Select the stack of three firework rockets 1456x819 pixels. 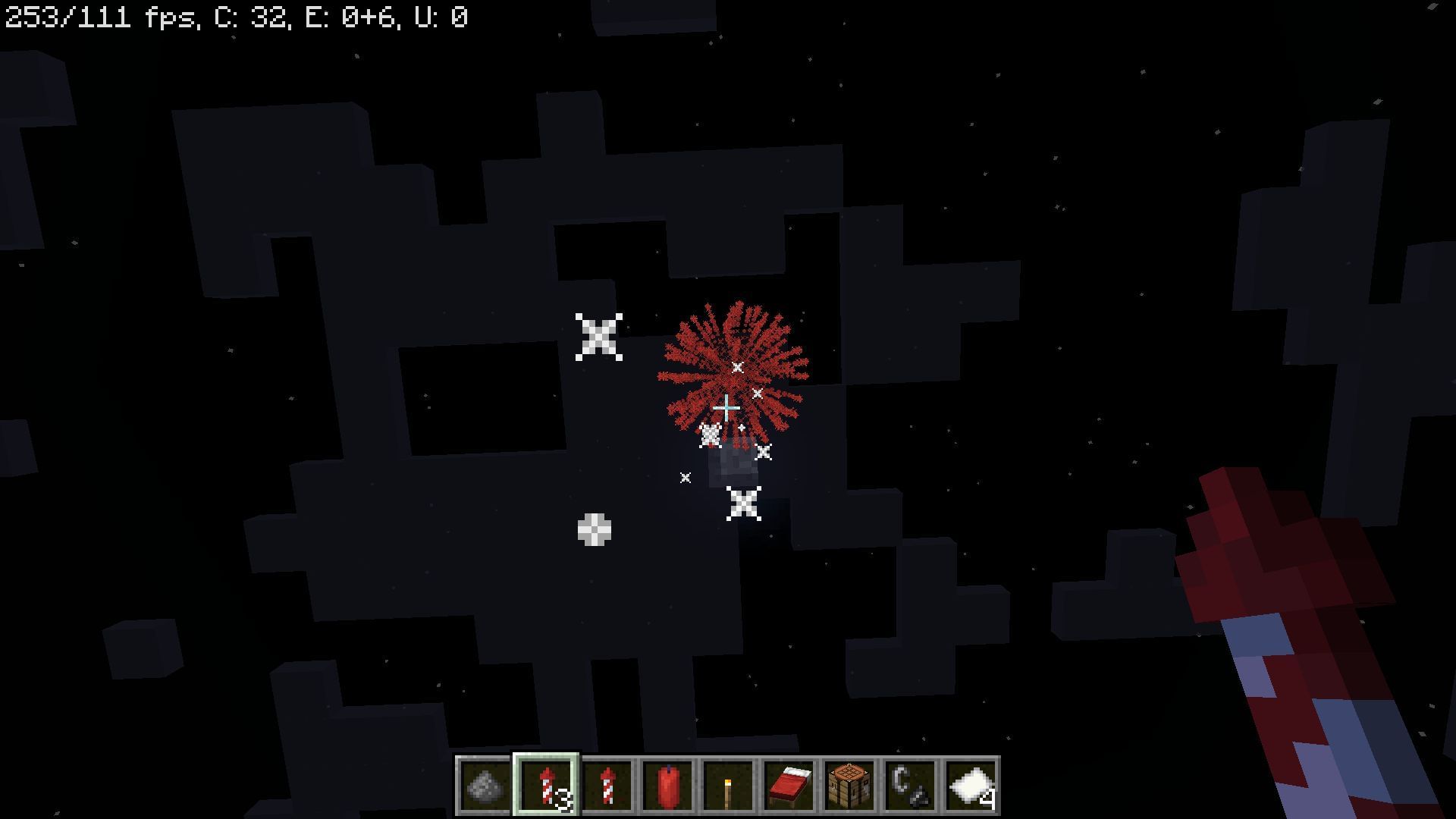point(546,787)
